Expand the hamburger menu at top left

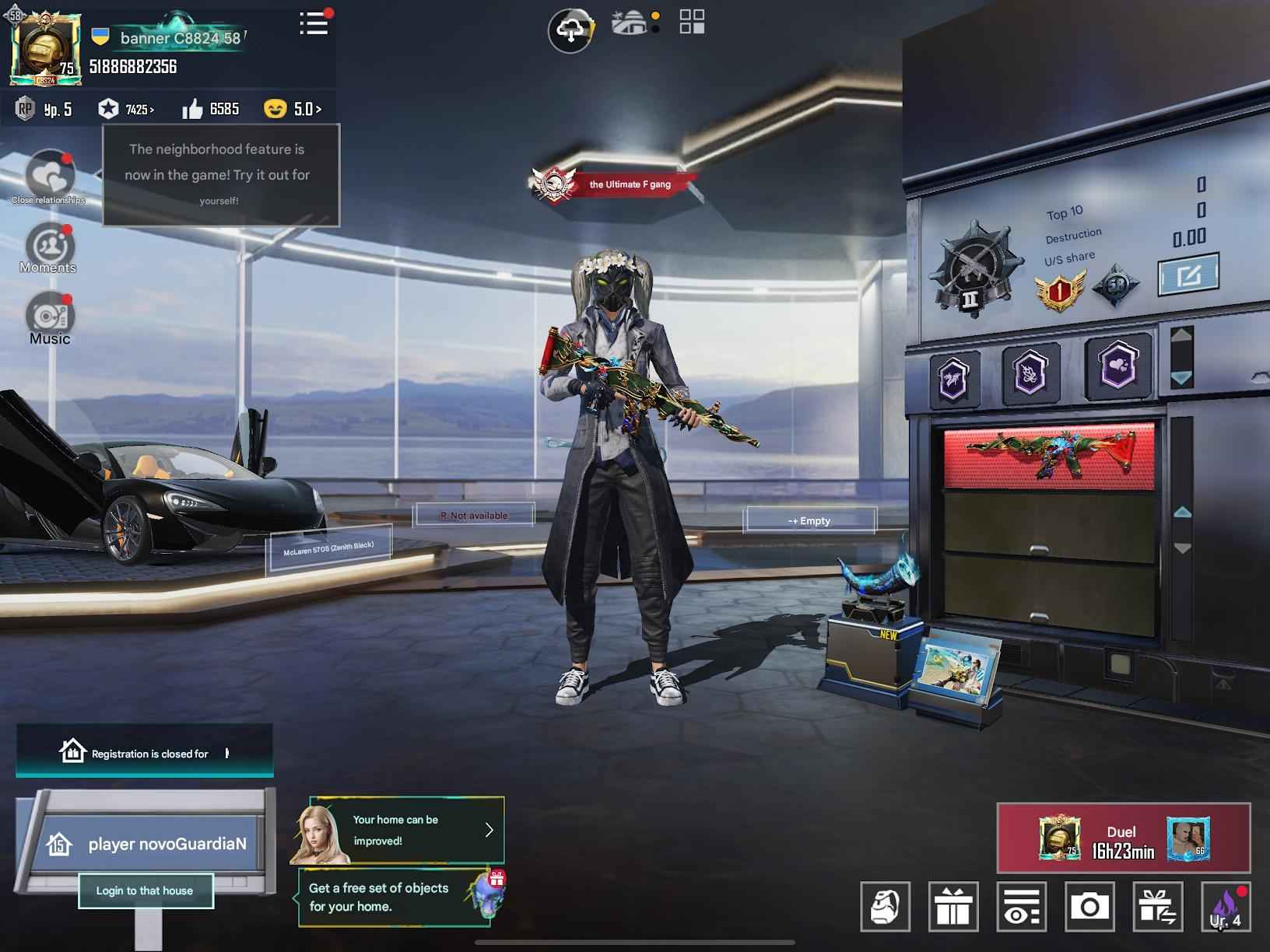click(313, 24)
